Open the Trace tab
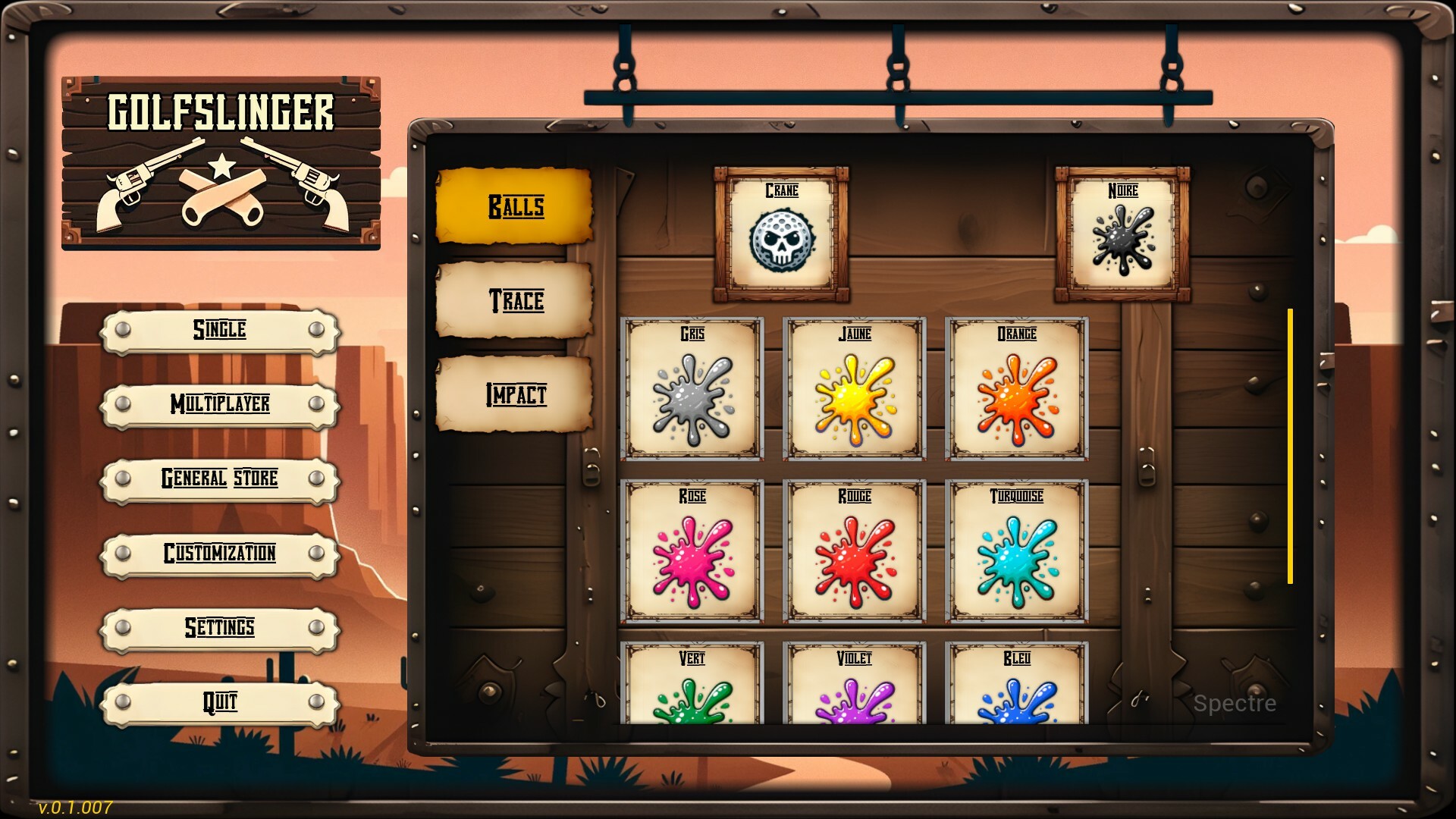1456x819 pixels. [514, 302]
